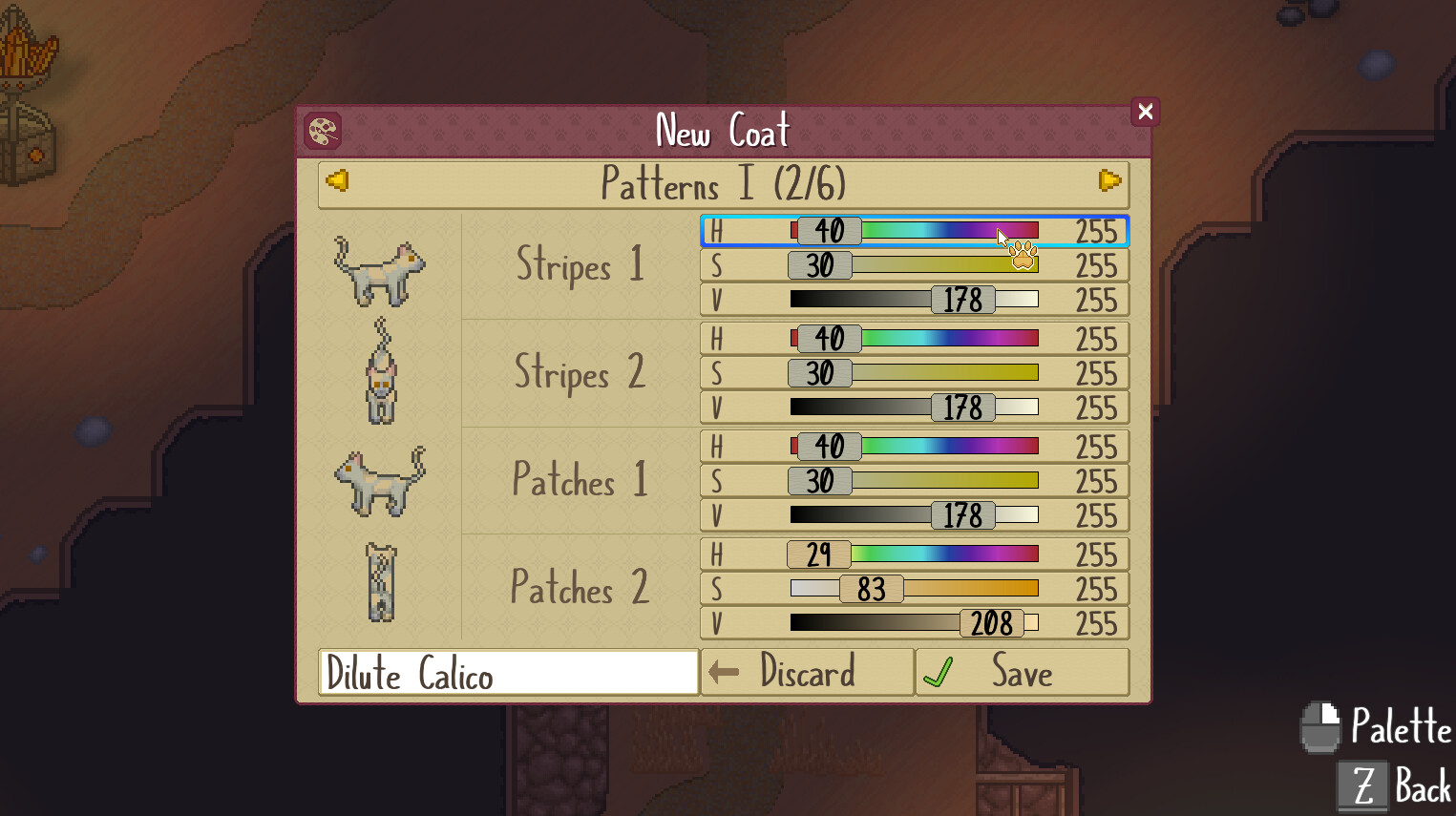Select the Stripes 1 cat pattern thumbnail
Viewport: 1456px width, 816px height.
point(381,268)
